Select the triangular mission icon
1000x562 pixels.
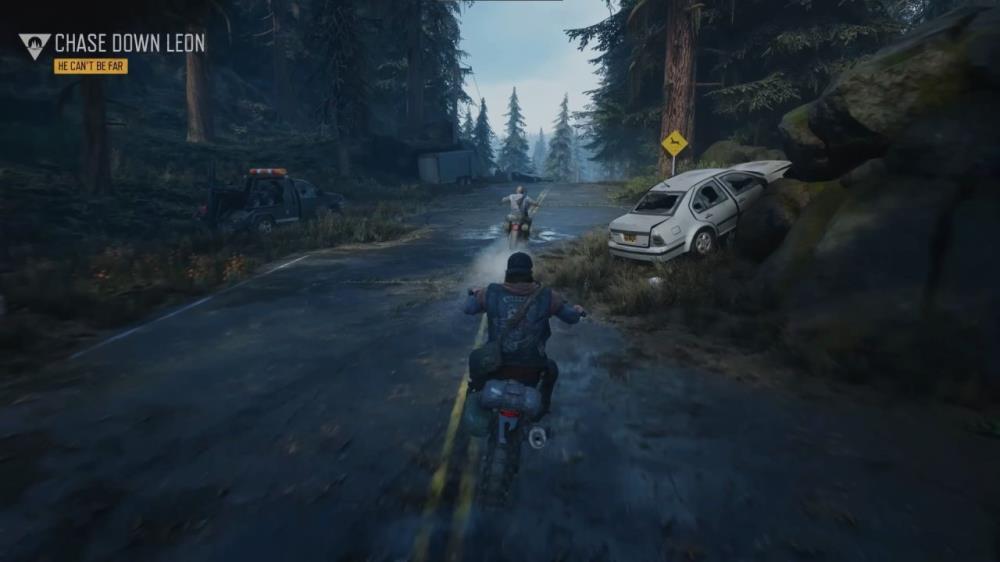point(34,45)
